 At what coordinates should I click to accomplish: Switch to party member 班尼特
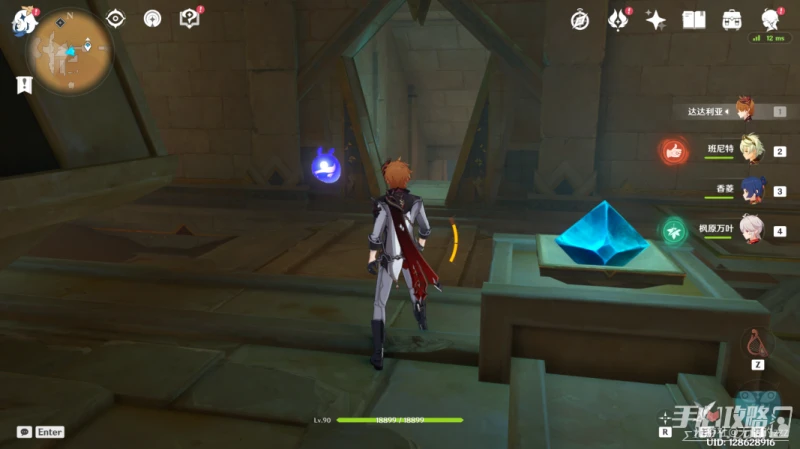751,150
